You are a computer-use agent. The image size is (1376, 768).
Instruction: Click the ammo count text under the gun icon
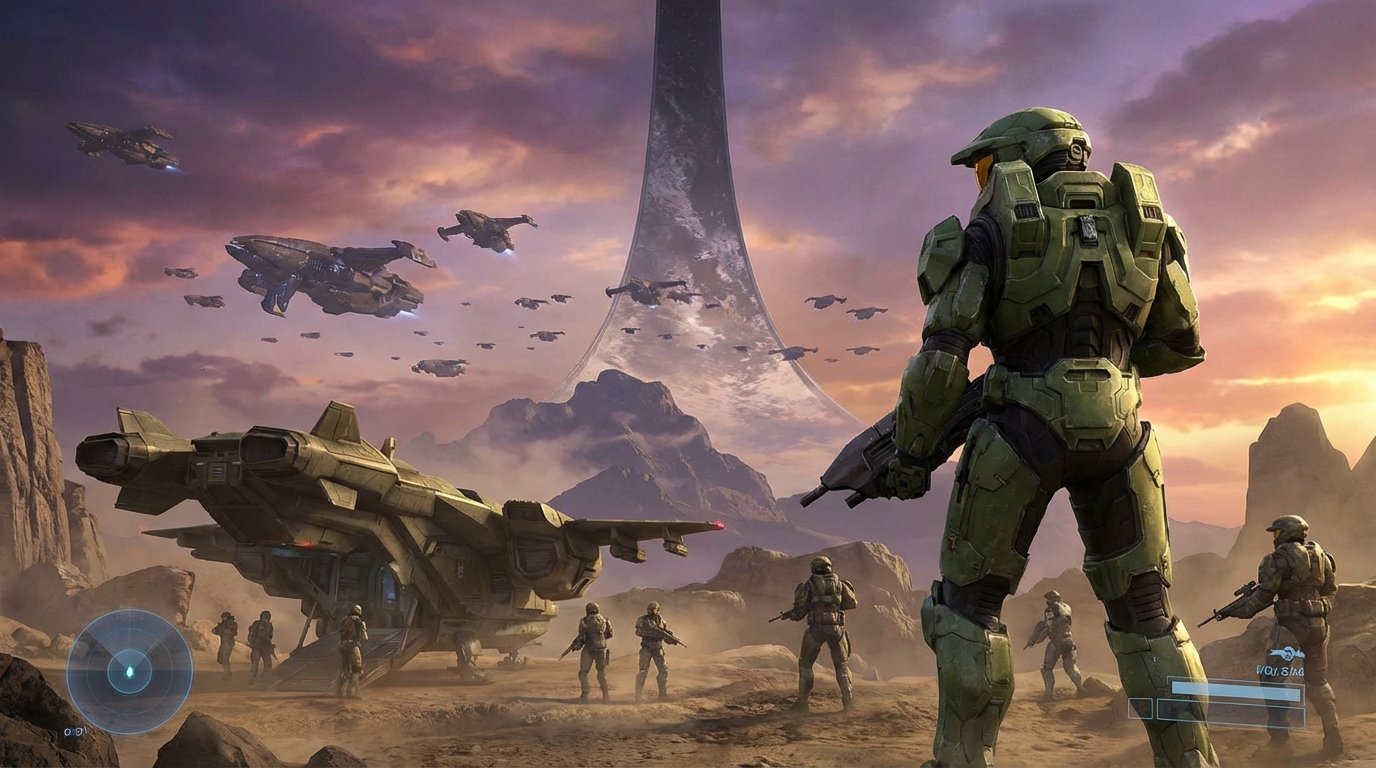(1280, 669)
